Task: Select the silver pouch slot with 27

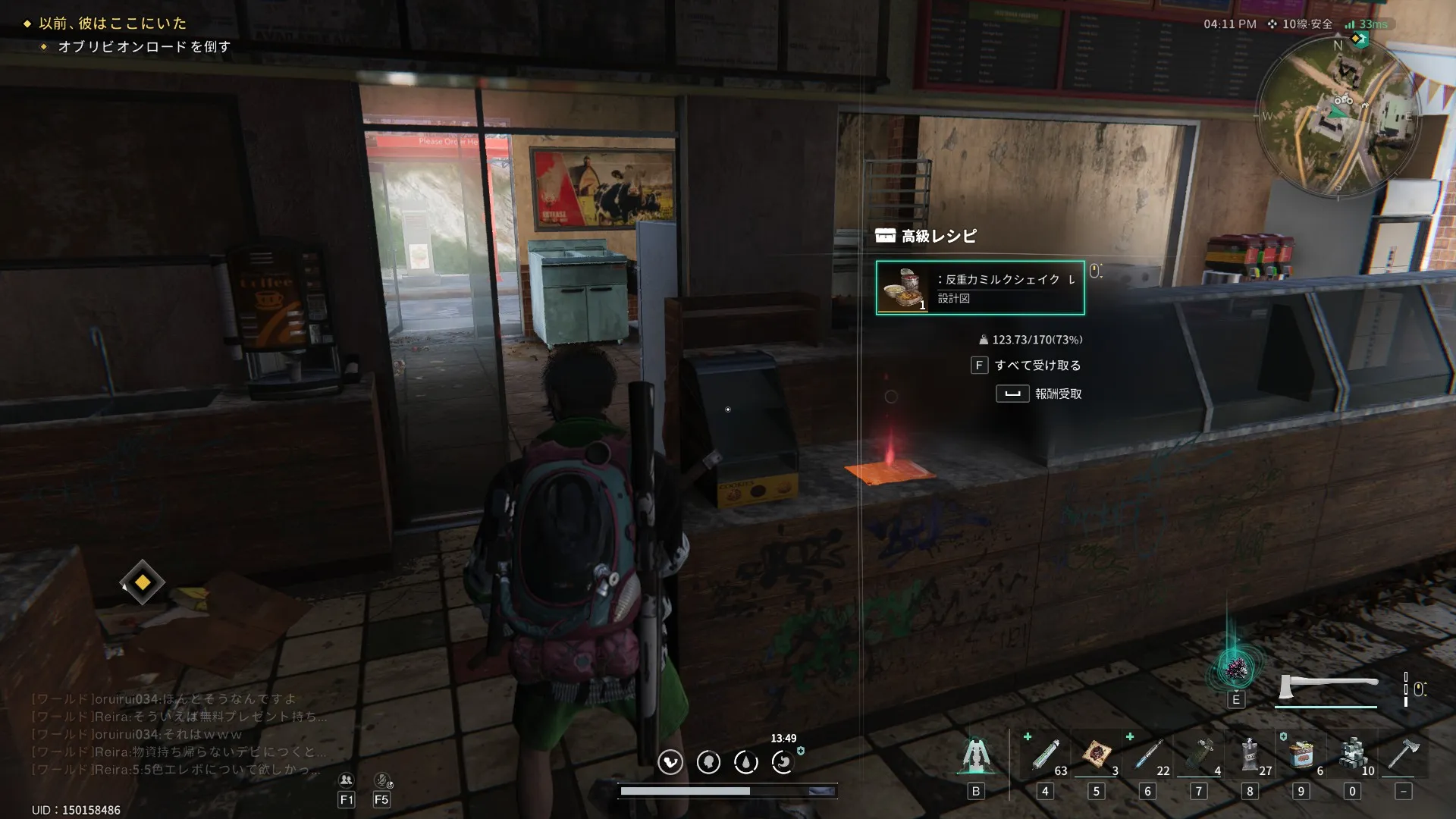Action: click(x=1250, y=756)
